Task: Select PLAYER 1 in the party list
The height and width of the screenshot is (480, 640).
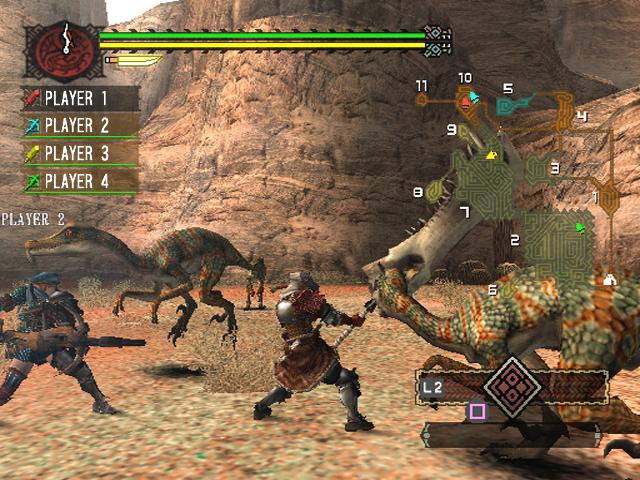Action: (78, 98)
